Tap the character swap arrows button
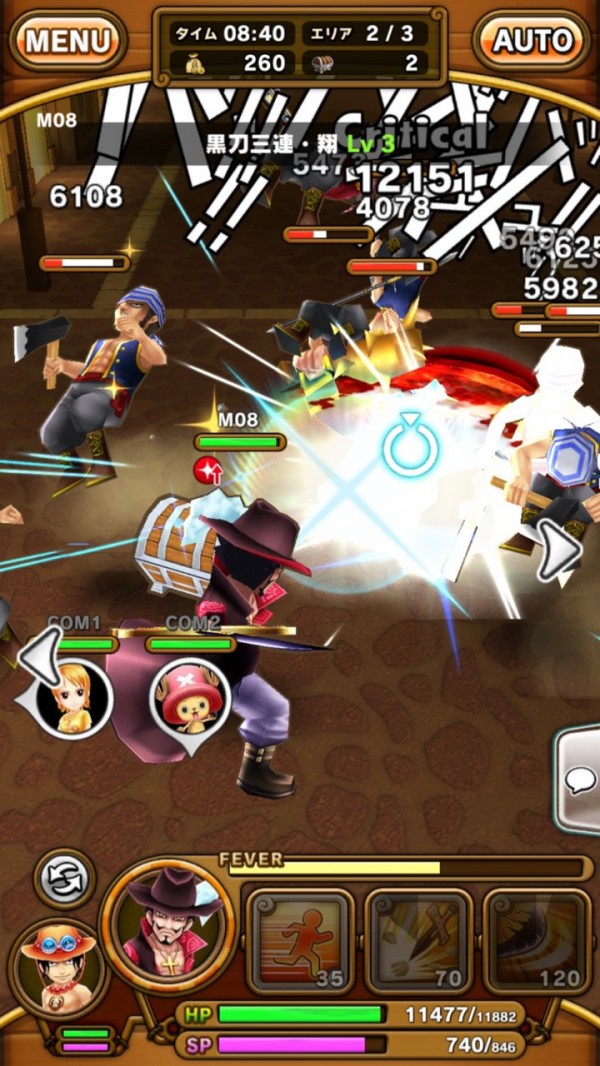The image size is (600, 1066). tap(66, 881)
